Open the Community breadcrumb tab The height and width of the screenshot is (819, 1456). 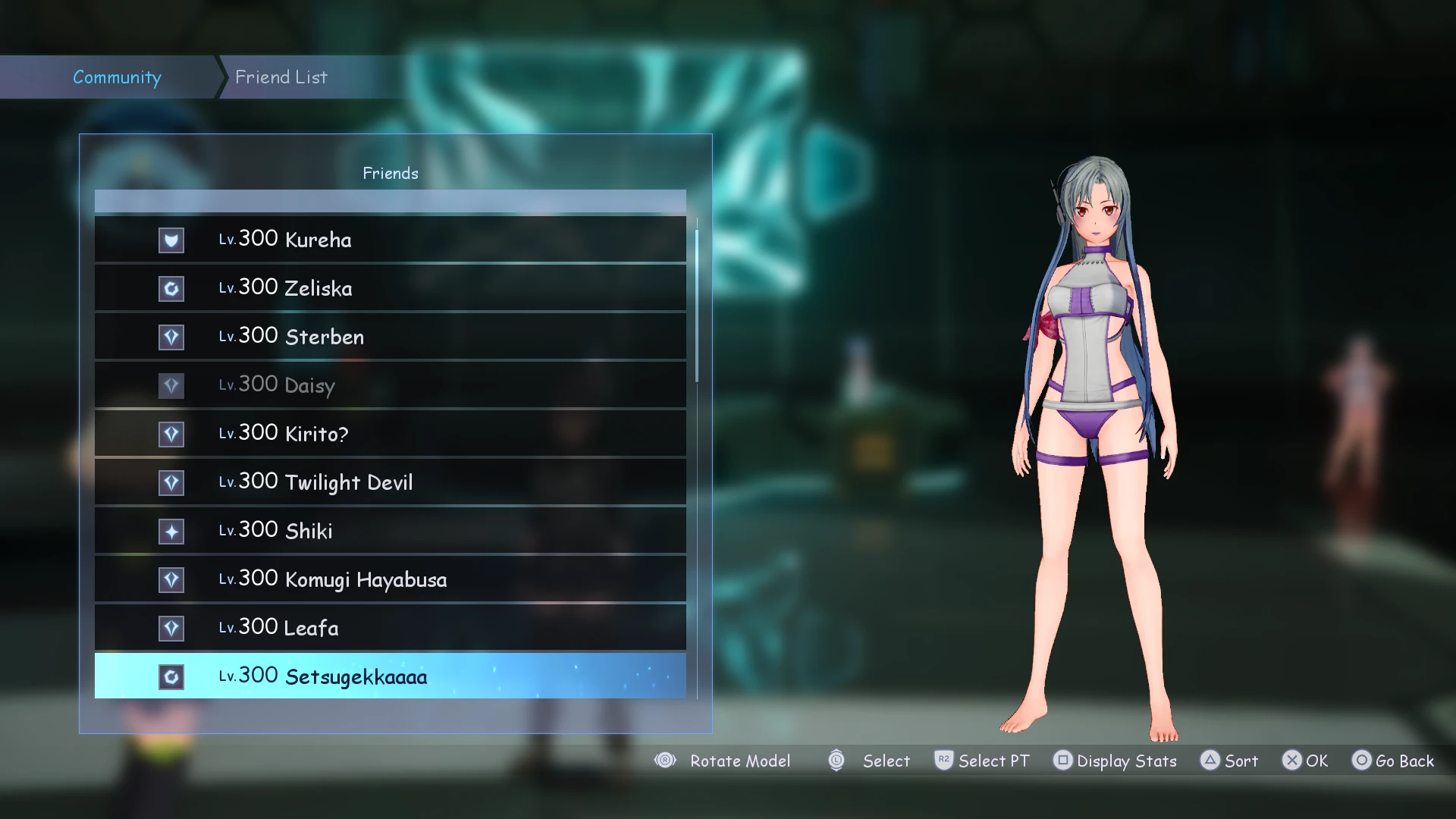(117, 77)
